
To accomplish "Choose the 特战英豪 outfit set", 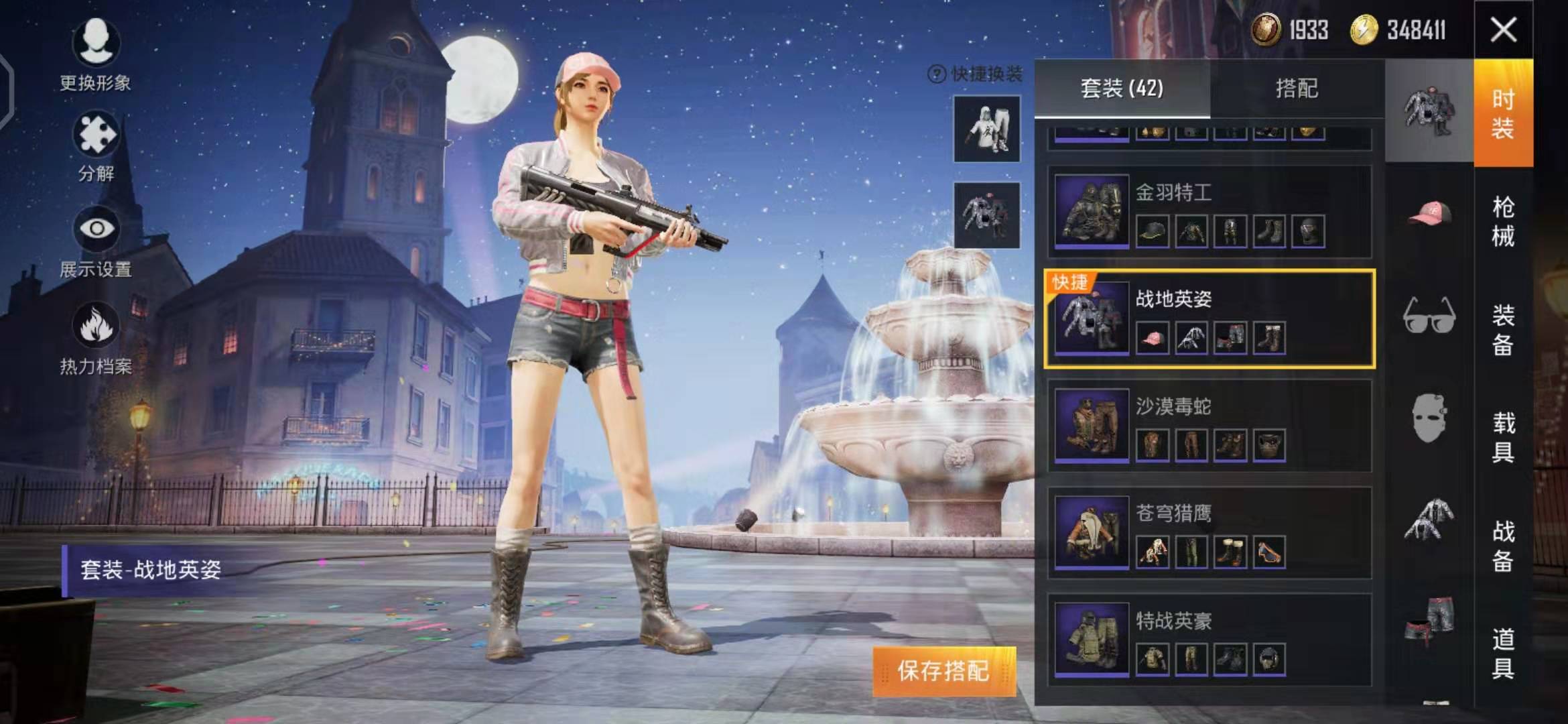I will point(1210,640).
